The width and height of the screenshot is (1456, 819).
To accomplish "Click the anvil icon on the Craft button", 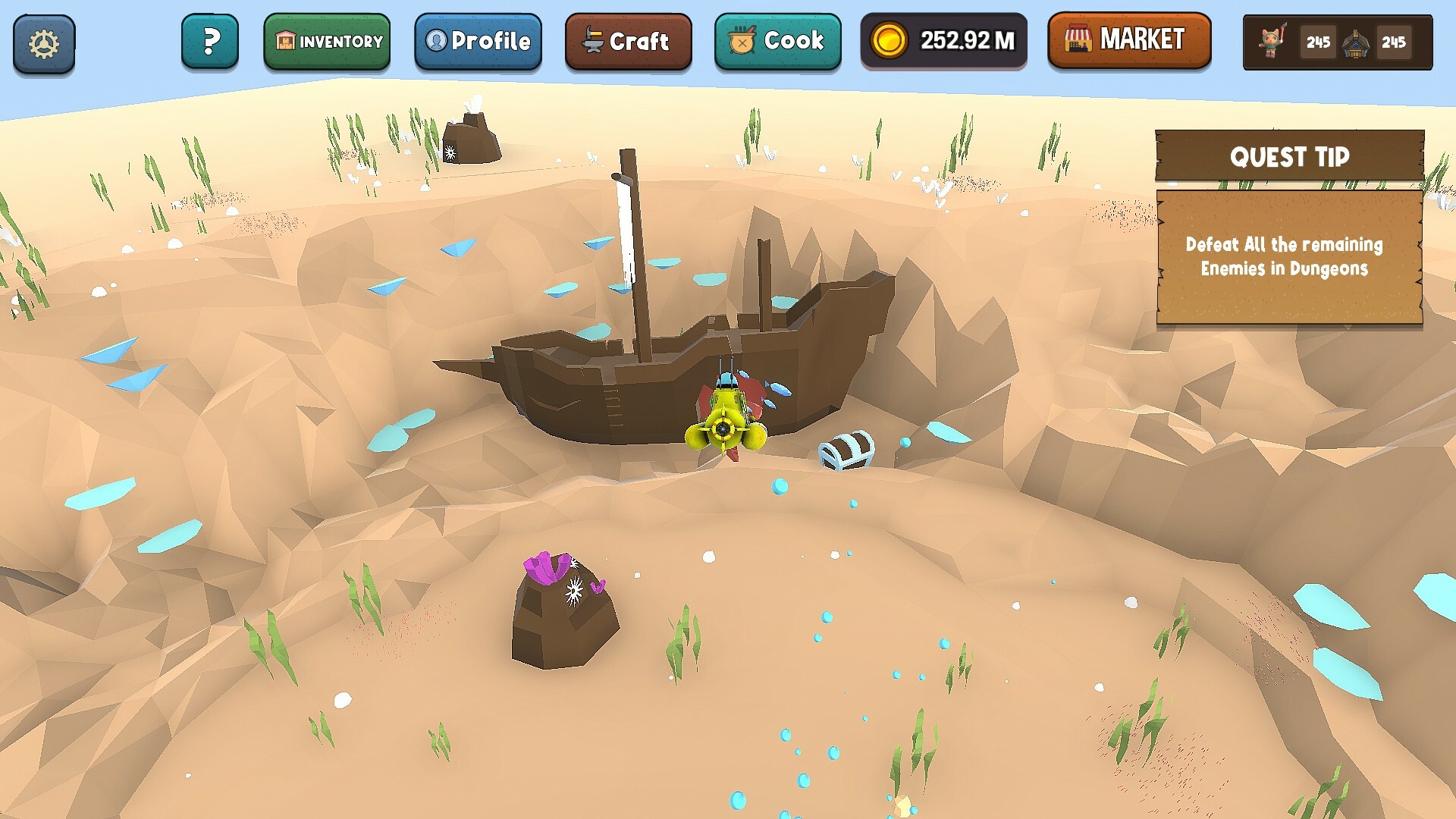I will [593, 42].
